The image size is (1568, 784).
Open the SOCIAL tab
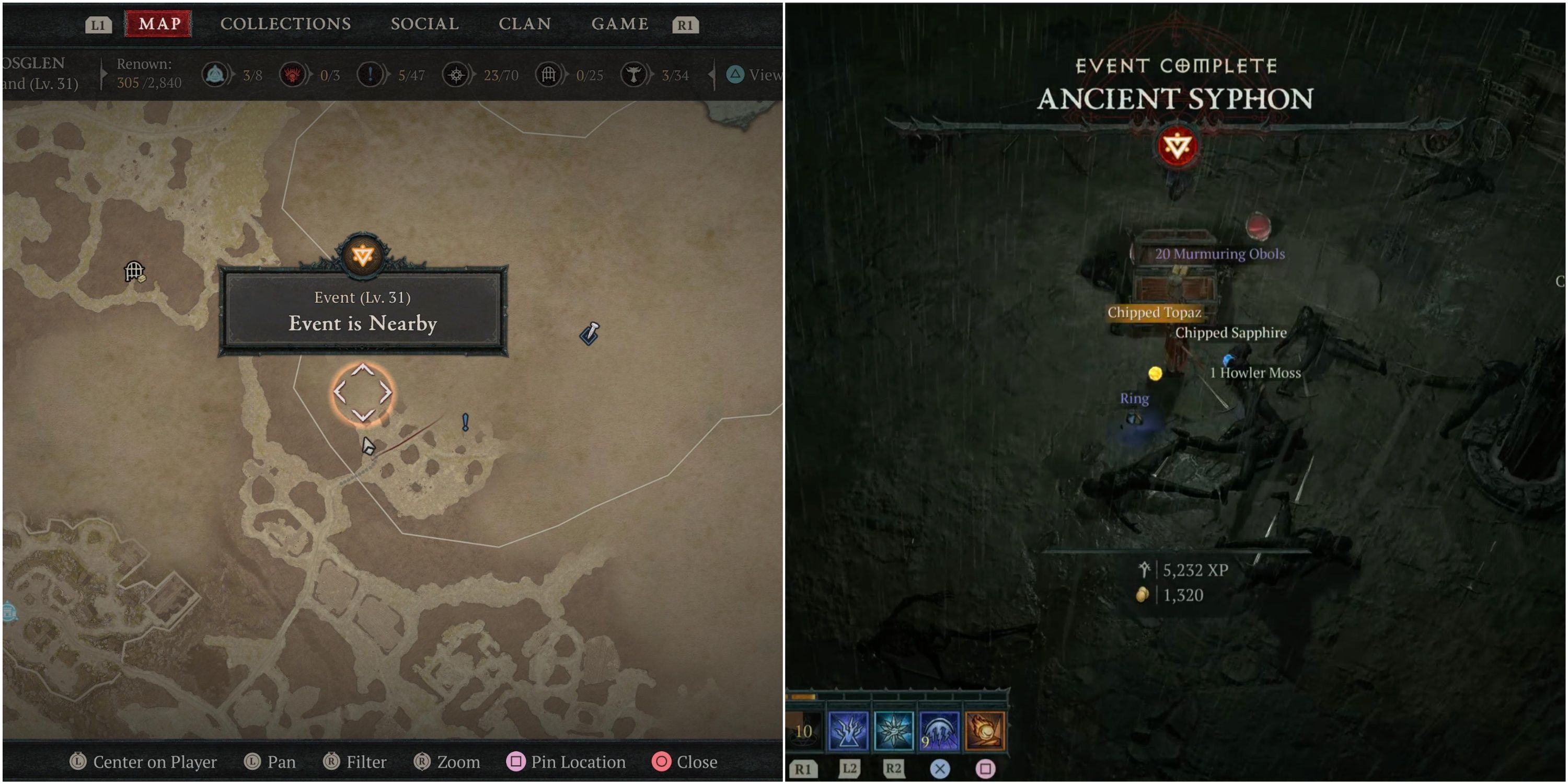pos(424,24)
